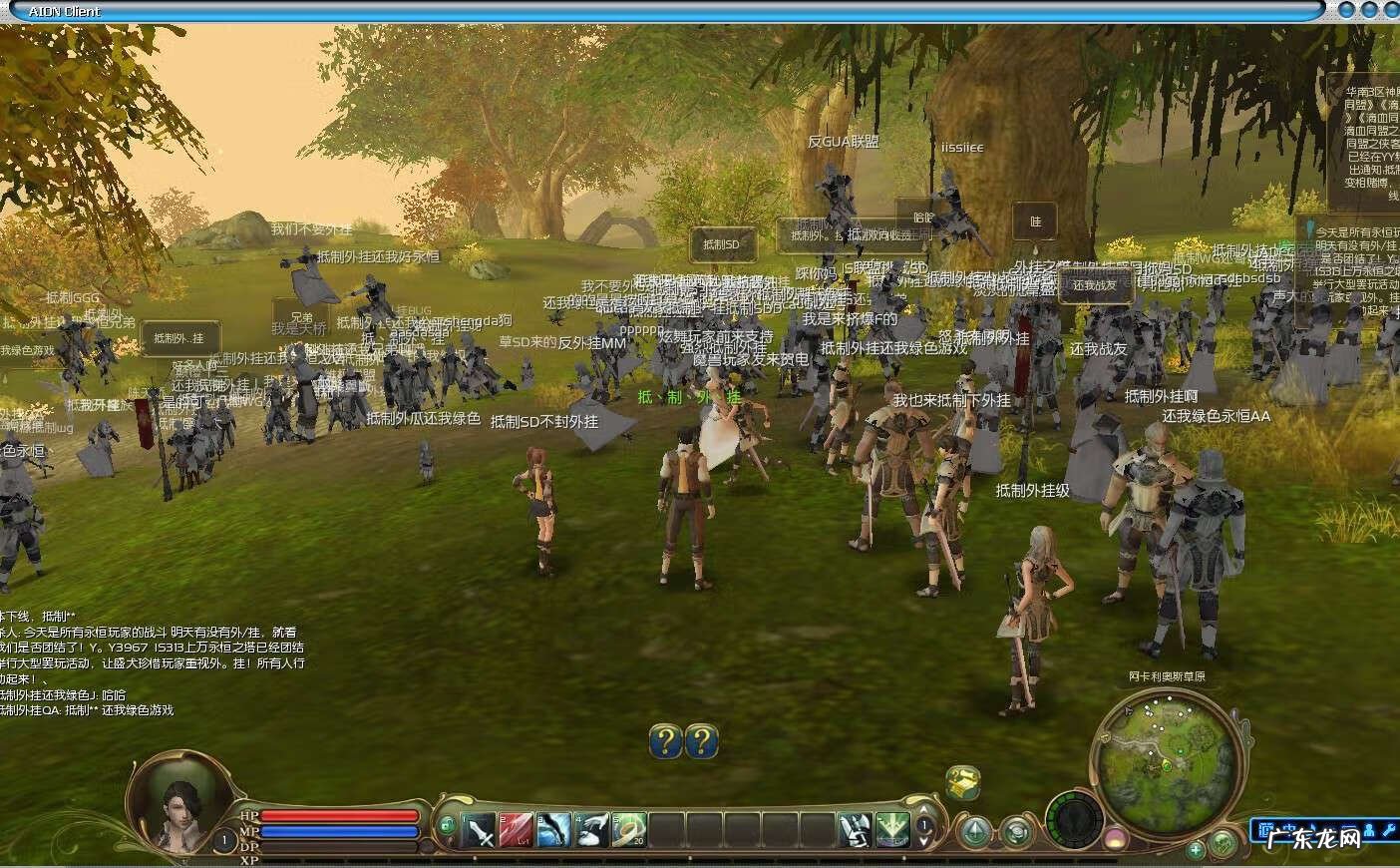Viewport: 1400px width, 868px height.
Task: Click the second blue question mark notification
Action: click(x=702, y=741)
